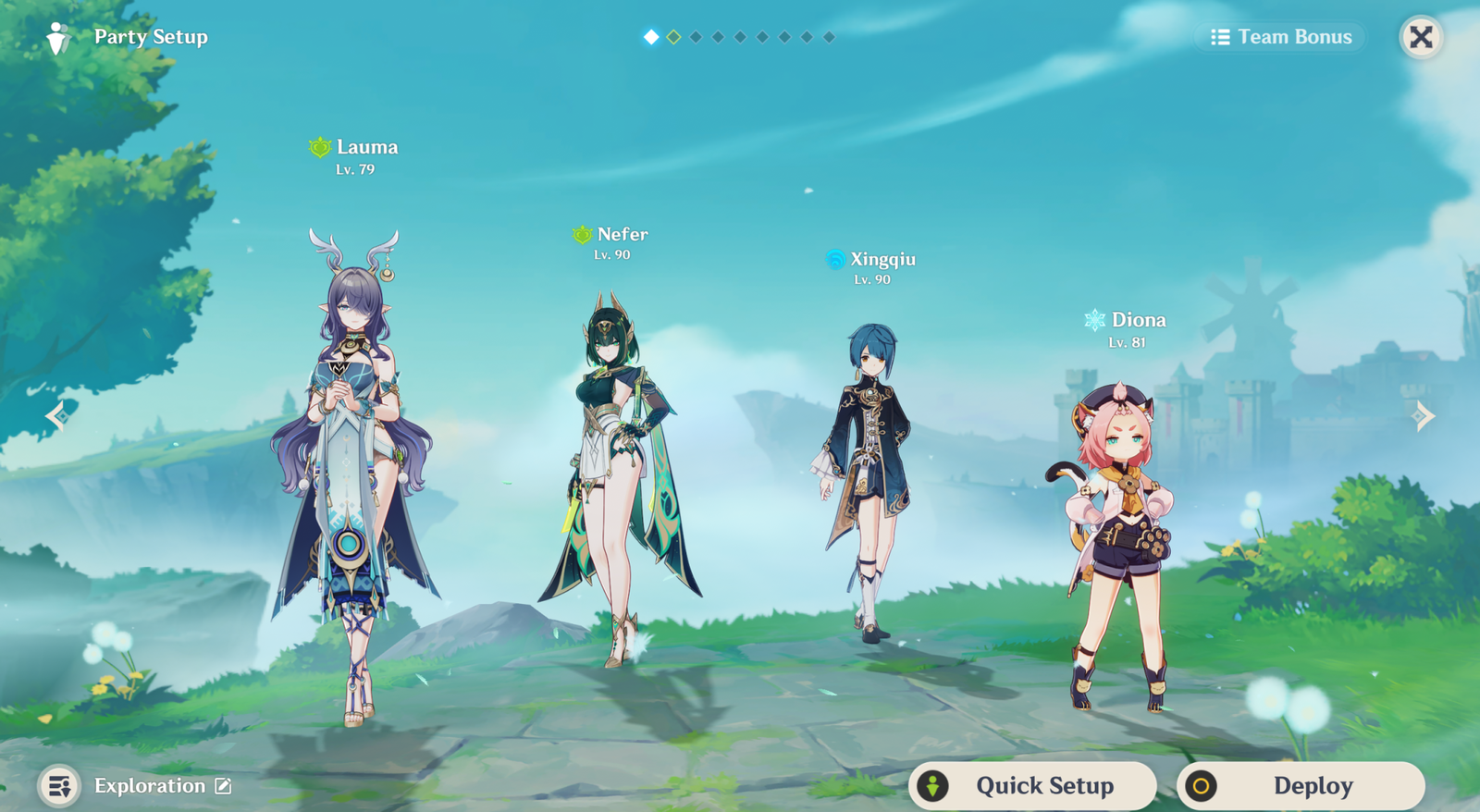Open the party list icon beside Exploration

click(x=59, y=786)
